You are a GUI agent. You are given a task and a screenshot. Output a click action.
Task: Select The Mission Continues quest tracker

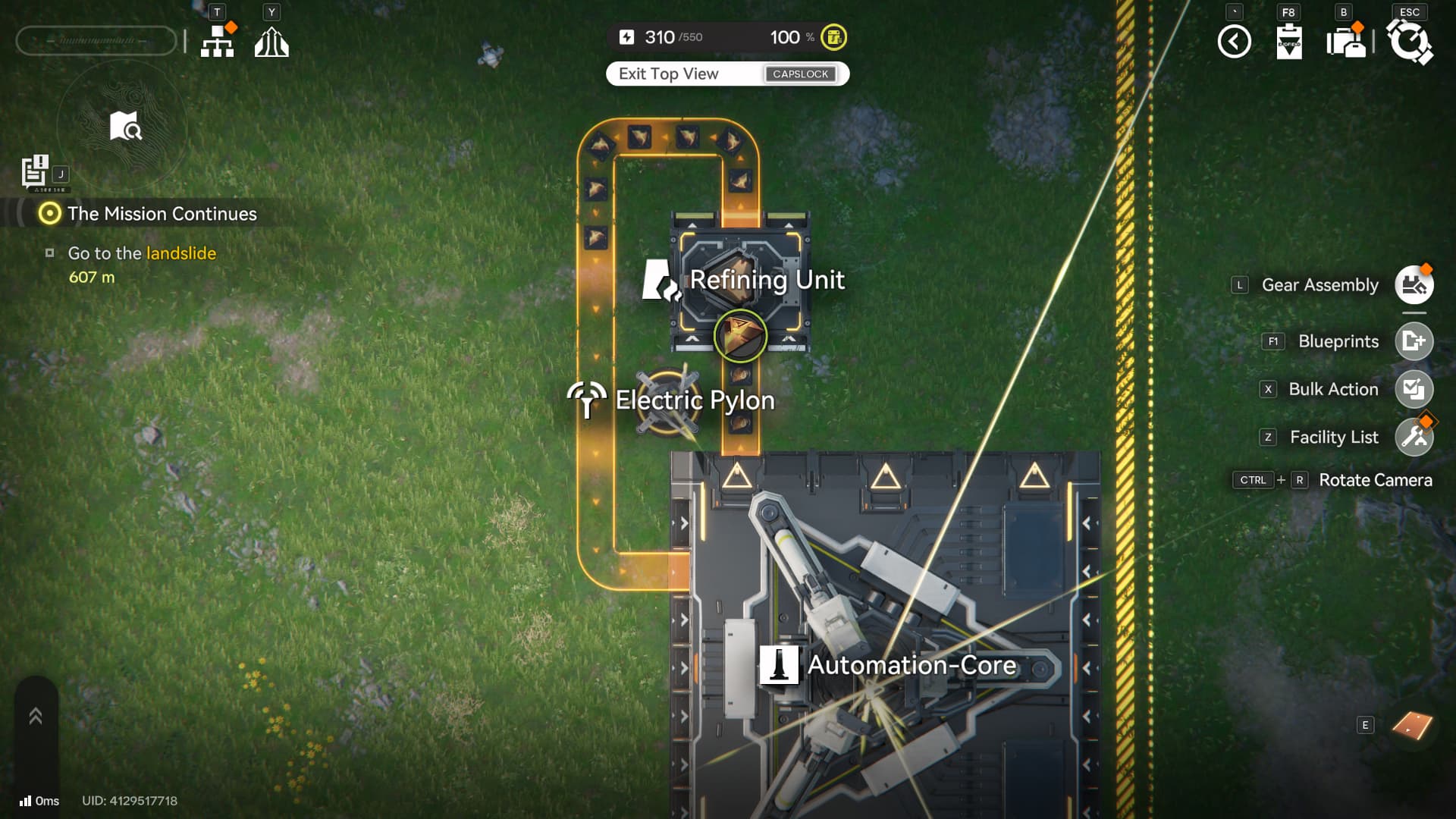point(162,214)
